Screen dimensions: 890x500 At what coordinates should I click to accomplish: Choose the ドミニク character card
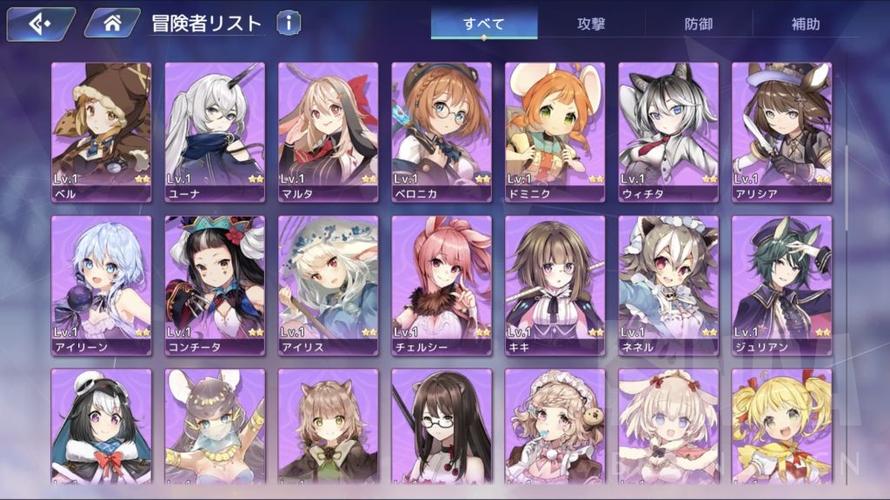coord(555,132)
